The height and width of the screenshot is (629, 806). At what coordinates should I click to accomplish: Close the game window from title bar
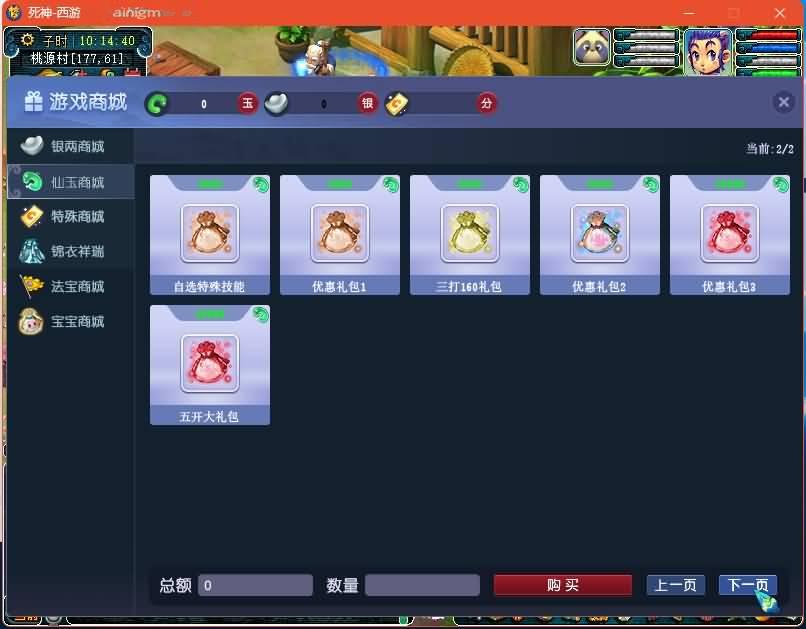(x=779, y=13)
